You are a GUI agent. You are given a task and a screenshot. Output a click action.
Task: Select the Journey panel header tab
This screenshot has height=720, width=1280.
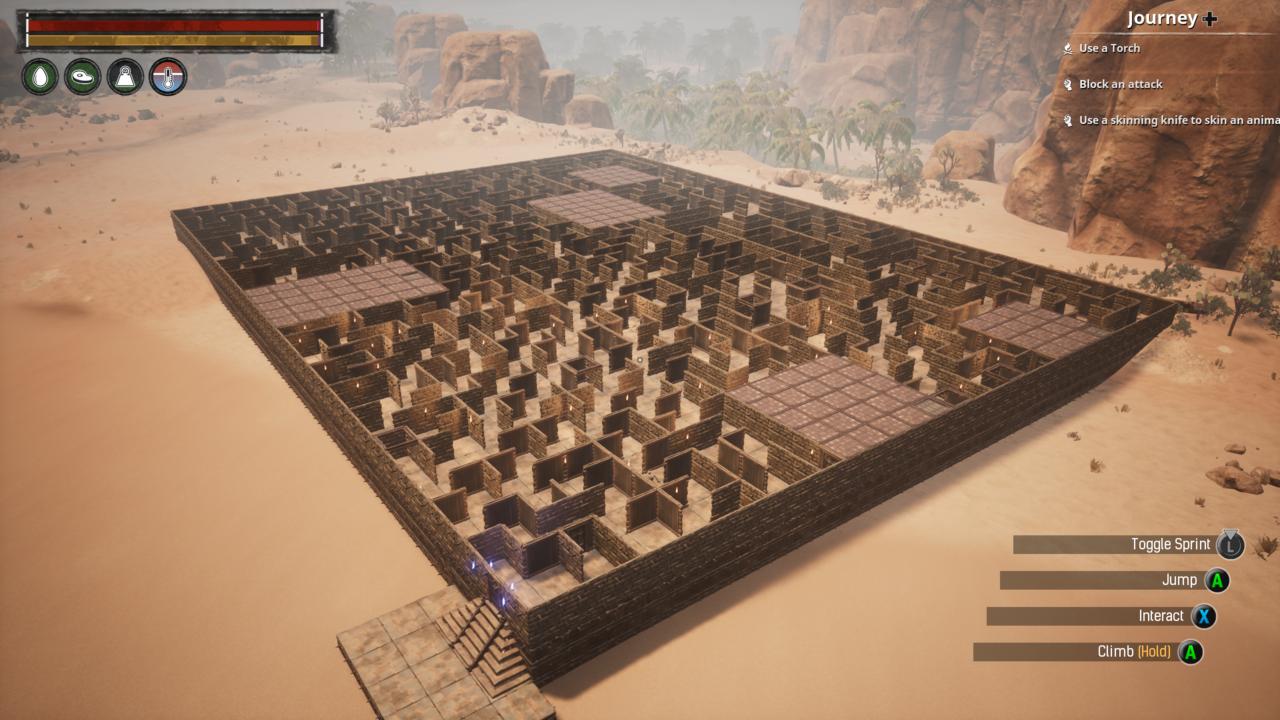[x=1163, y=18]
